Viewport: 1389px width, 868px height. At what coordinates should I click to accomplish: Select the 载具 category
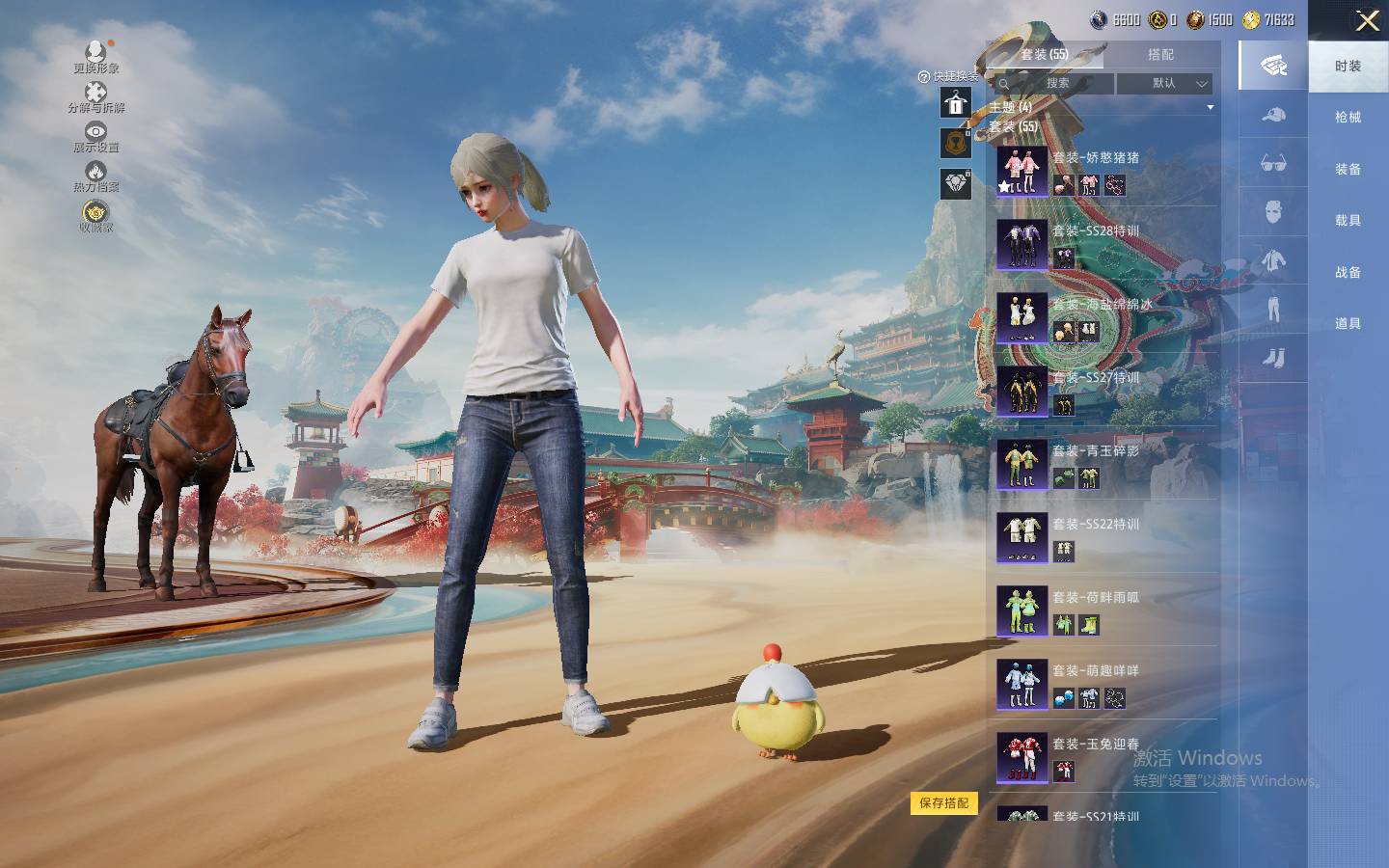pos(1348,221)
